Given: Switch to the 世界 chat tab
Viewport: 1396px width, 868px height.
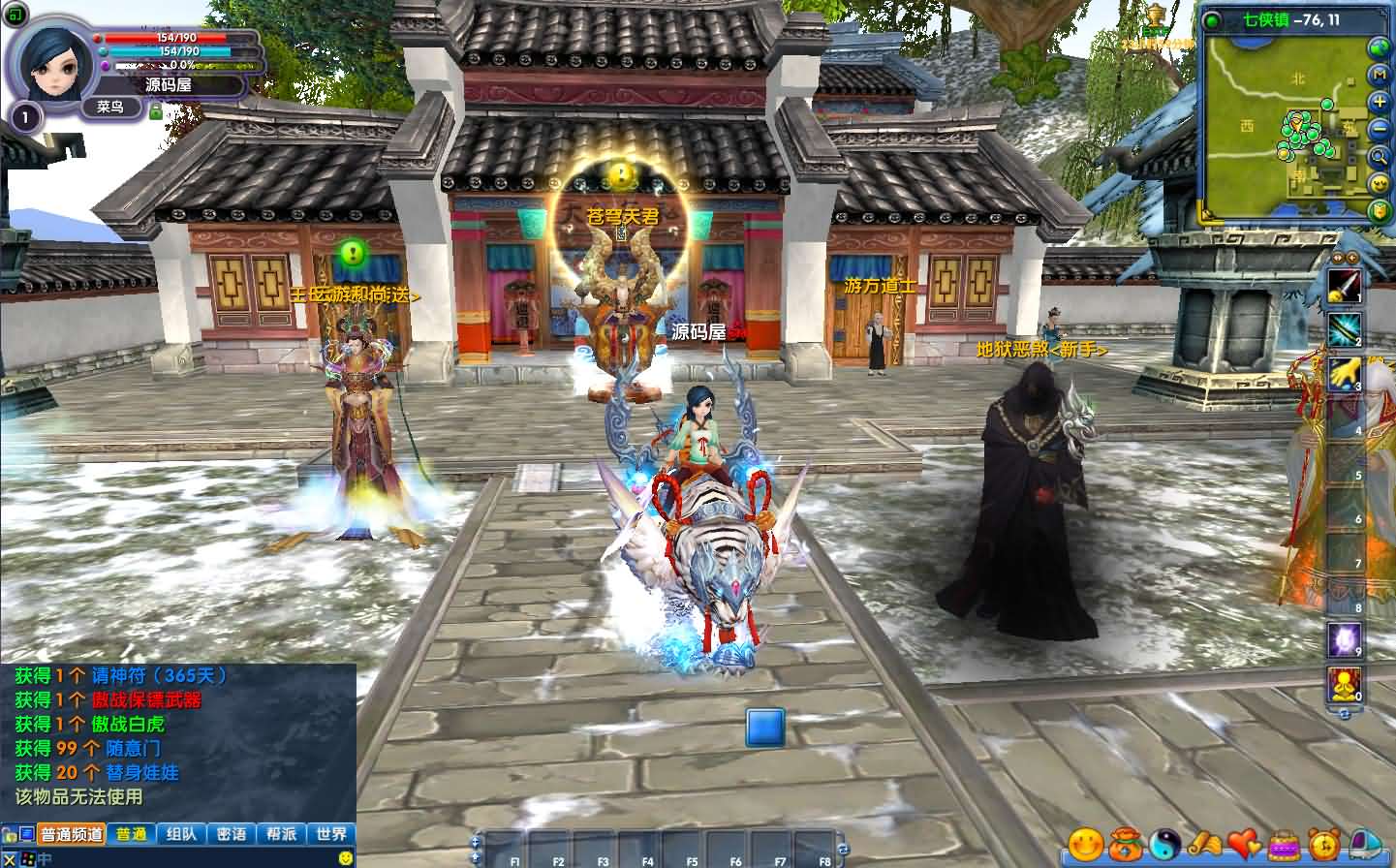Looking at the screenshot, I should (x=329, y=833).
